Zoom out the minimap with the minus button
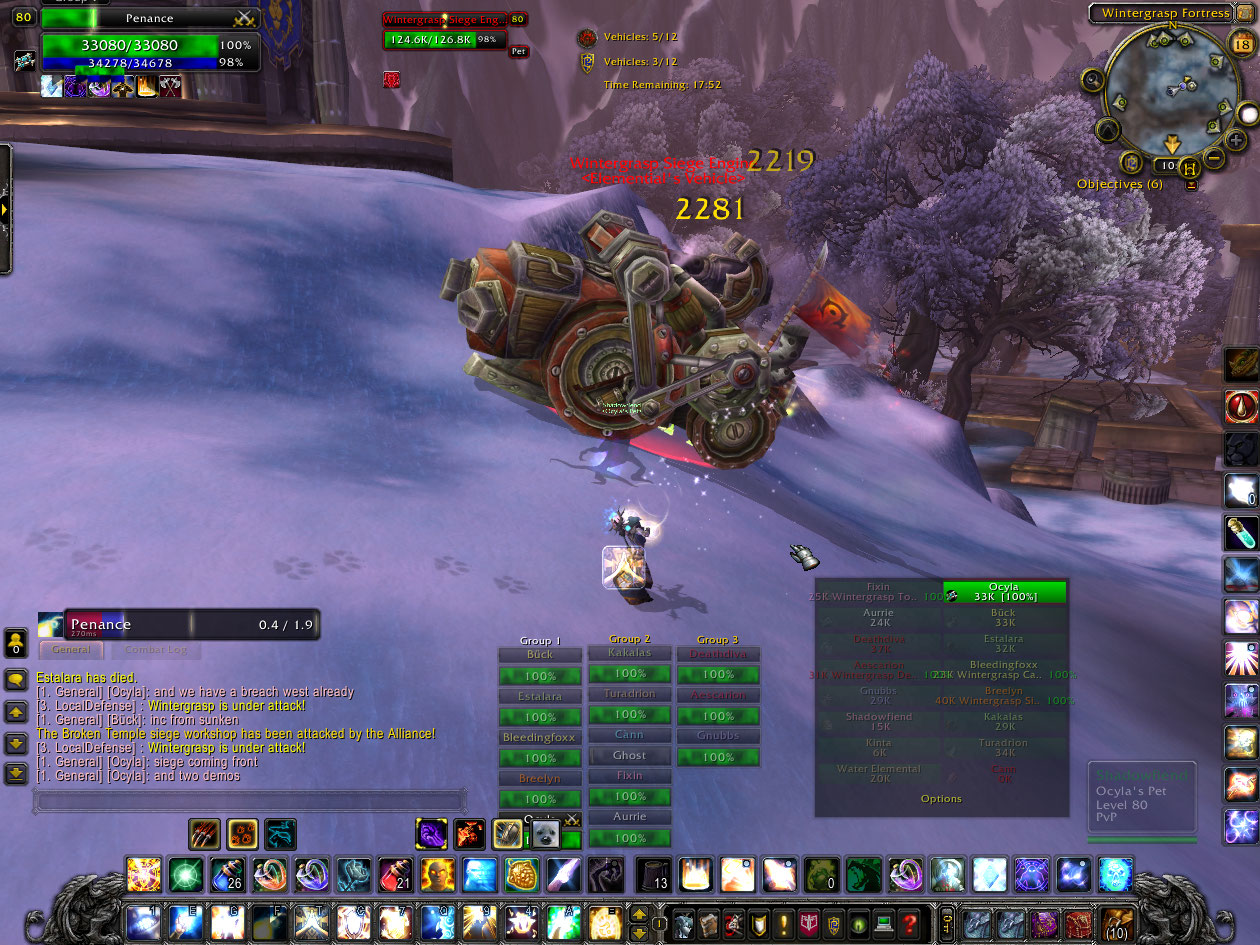The image size is (1260, 945). tap(1213, 157)
